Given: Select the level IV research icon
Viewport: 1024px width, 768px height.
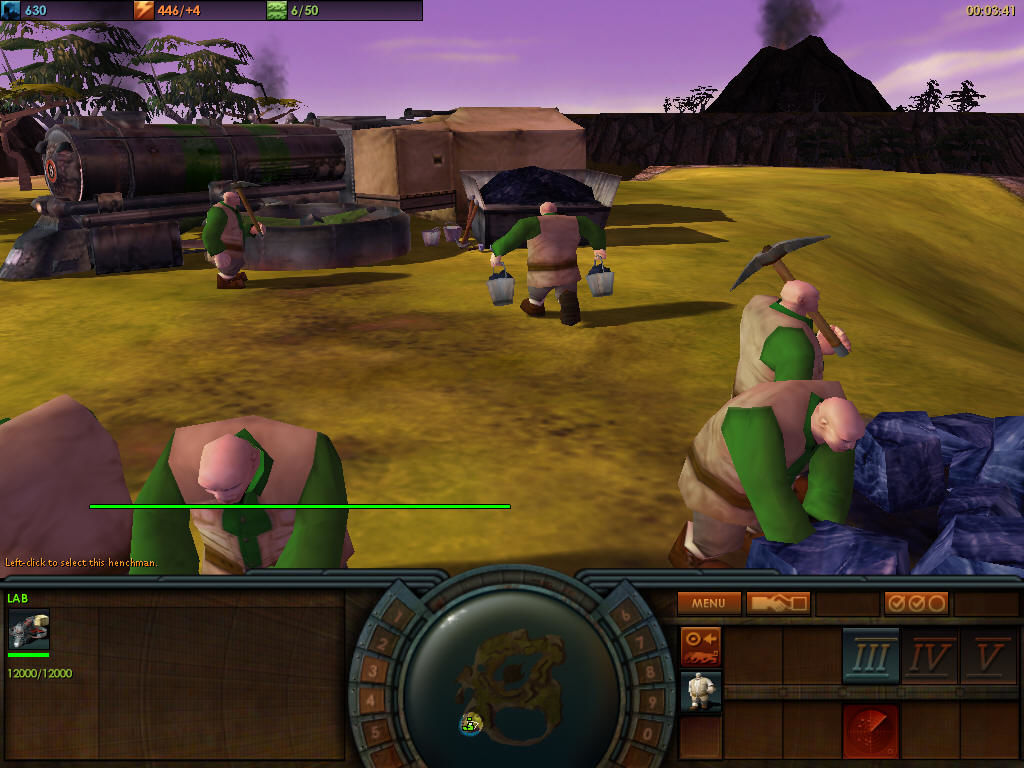Looking at the screenshot, I should pyautogui.click(x=930, y=656).
